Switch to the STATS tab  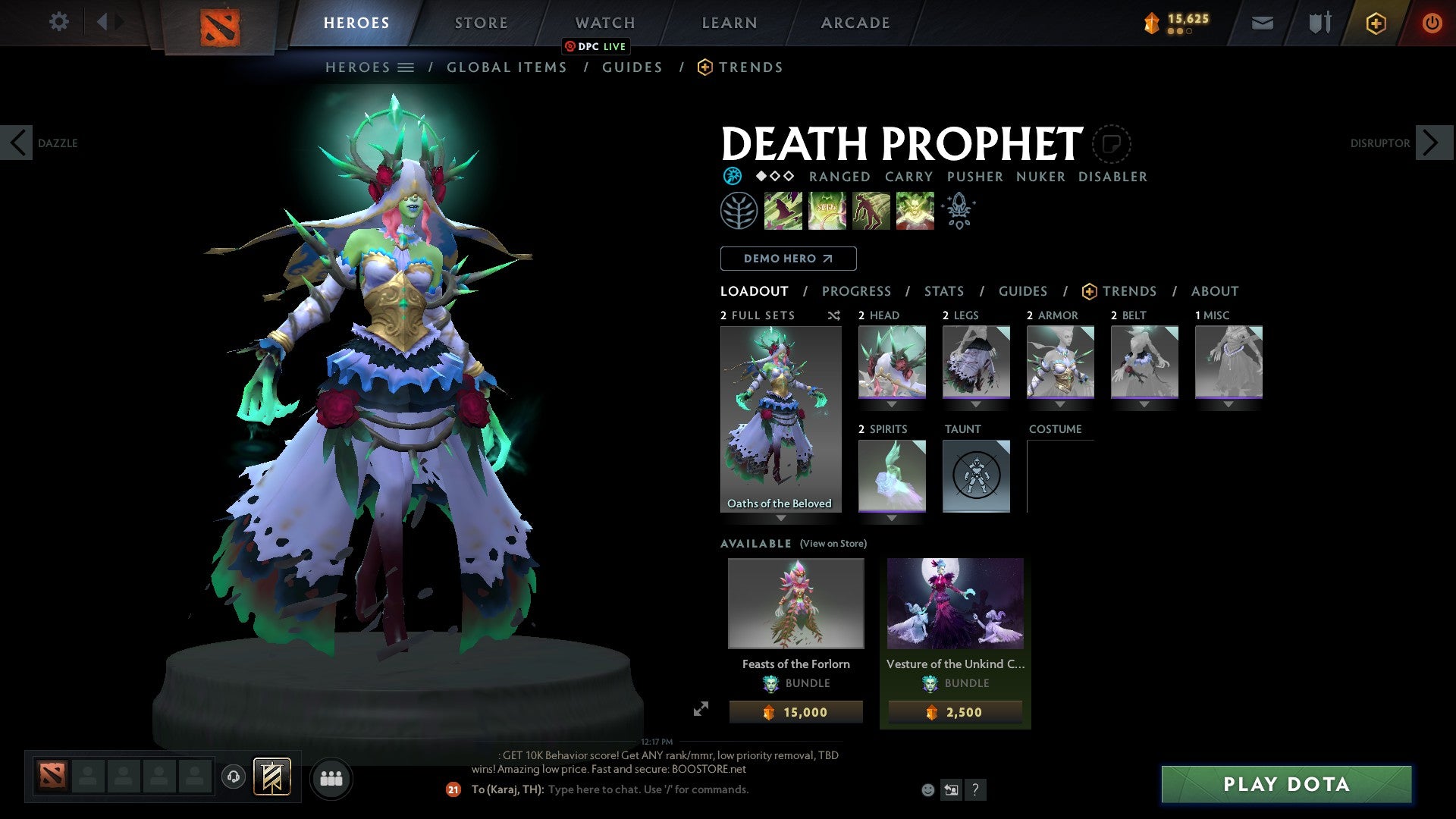point(943,290)
